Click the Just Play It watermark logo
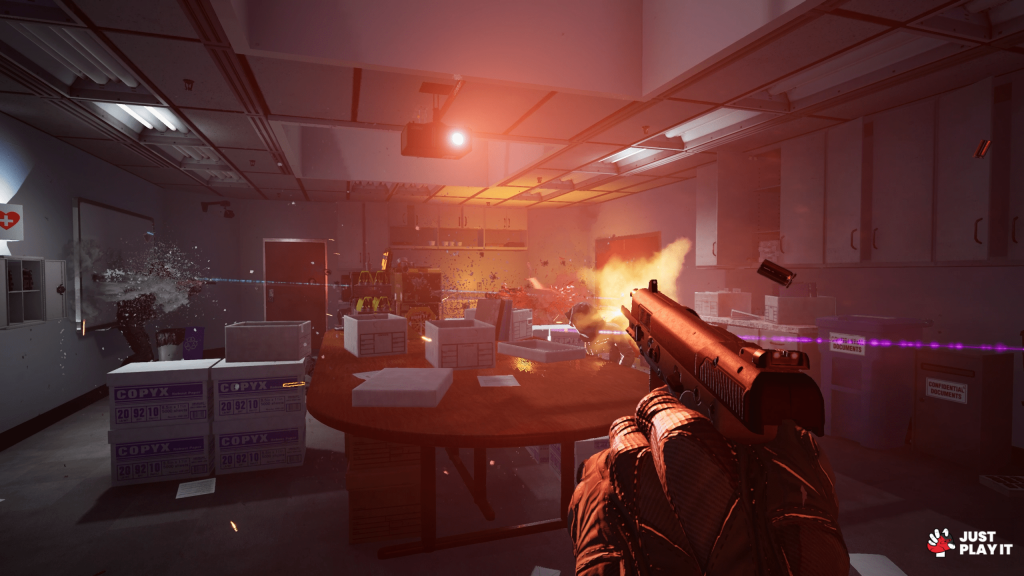This screenshot has height=576, width=1024. 969,542
